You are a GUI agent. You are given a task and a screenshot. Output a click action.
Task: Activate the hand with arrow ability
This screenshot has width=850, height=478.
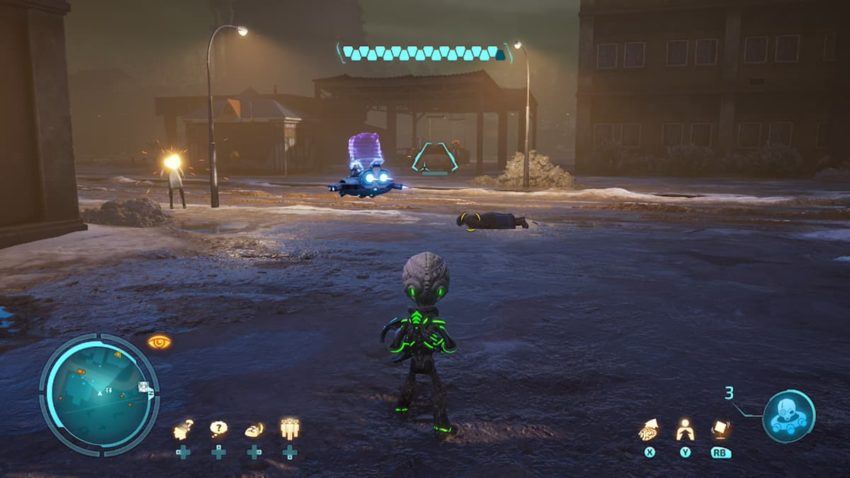649,430
